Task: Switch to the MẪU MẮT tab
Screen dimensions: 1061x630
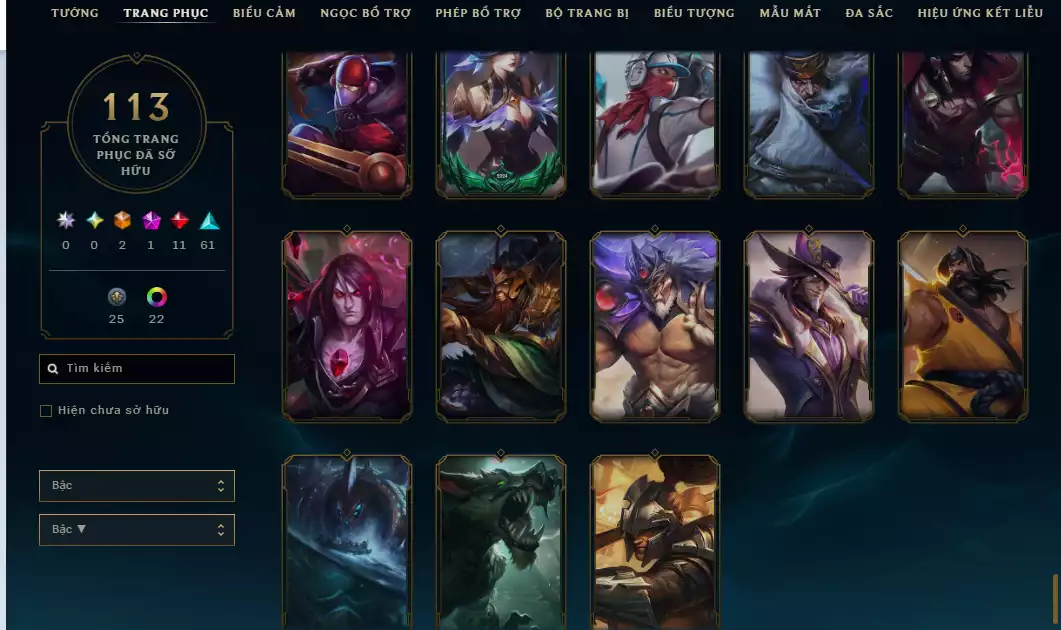Action: click(x=790, y=13)
